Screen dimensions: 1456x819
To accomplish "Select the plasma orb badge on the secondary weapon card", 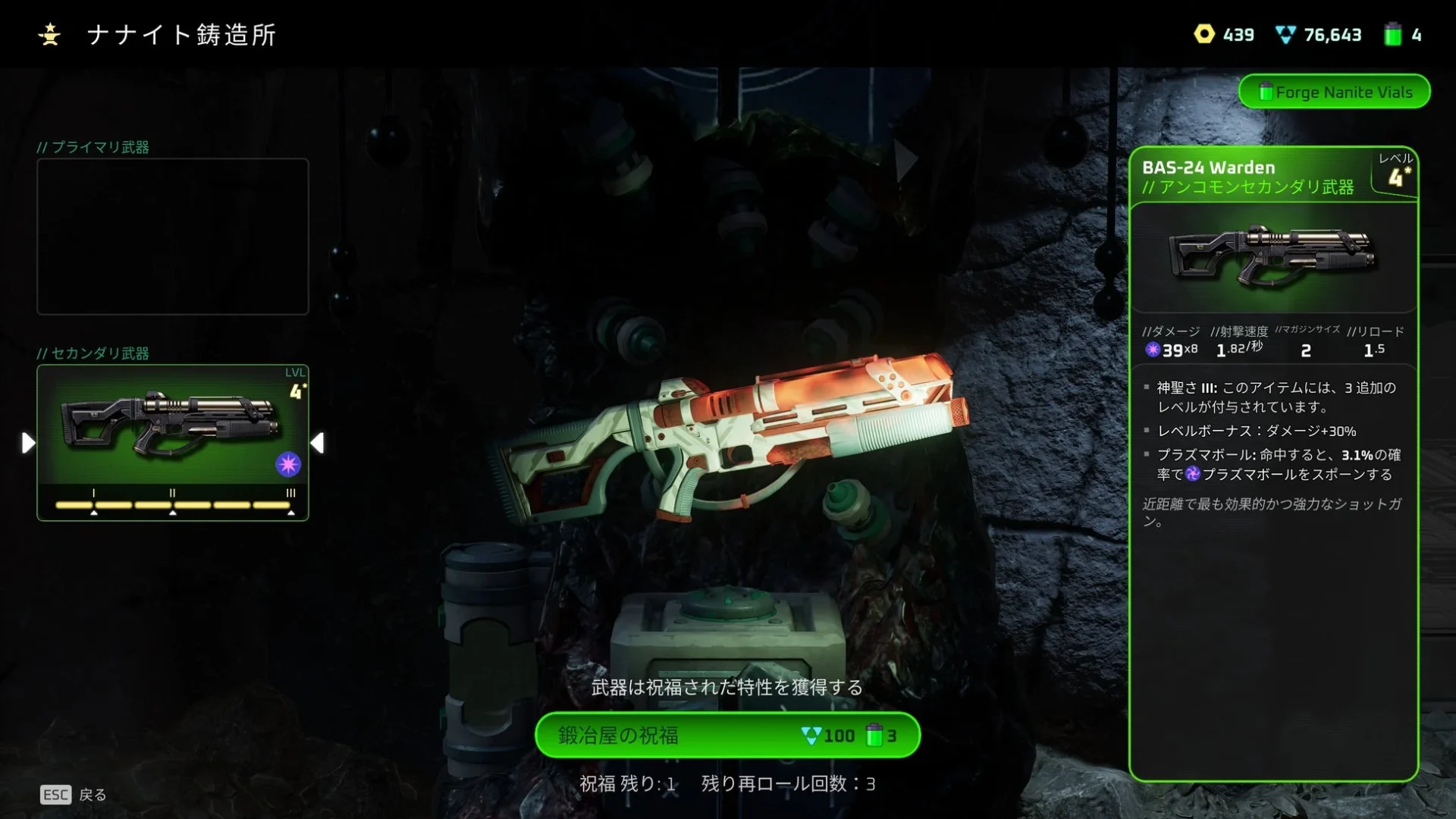I will (x=288, y=465).
